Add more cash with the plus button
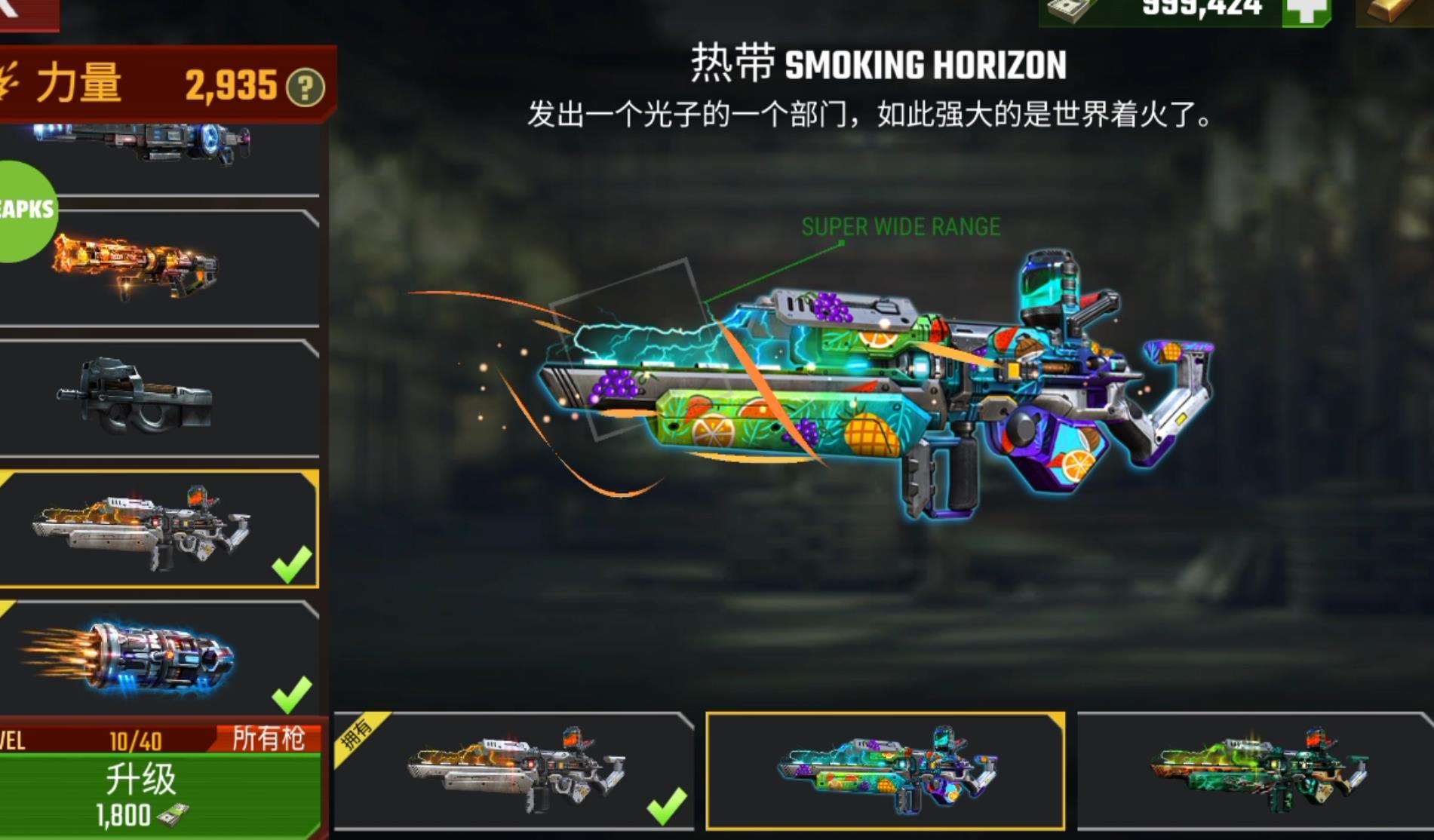The image size is (1434, 840). click(x=1307, y=11)
